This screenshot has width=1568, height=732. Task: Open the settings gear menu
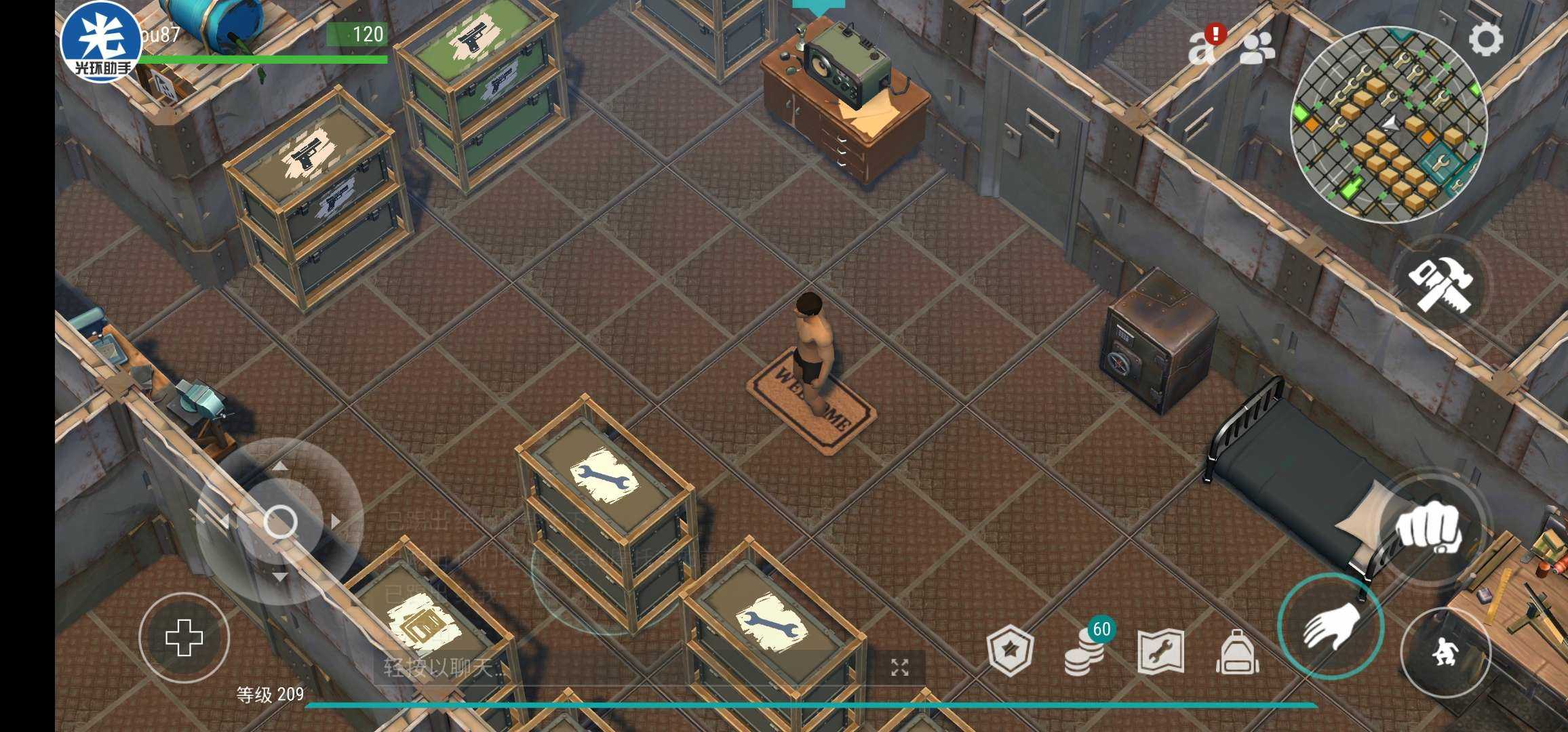tap(1485, 39)
